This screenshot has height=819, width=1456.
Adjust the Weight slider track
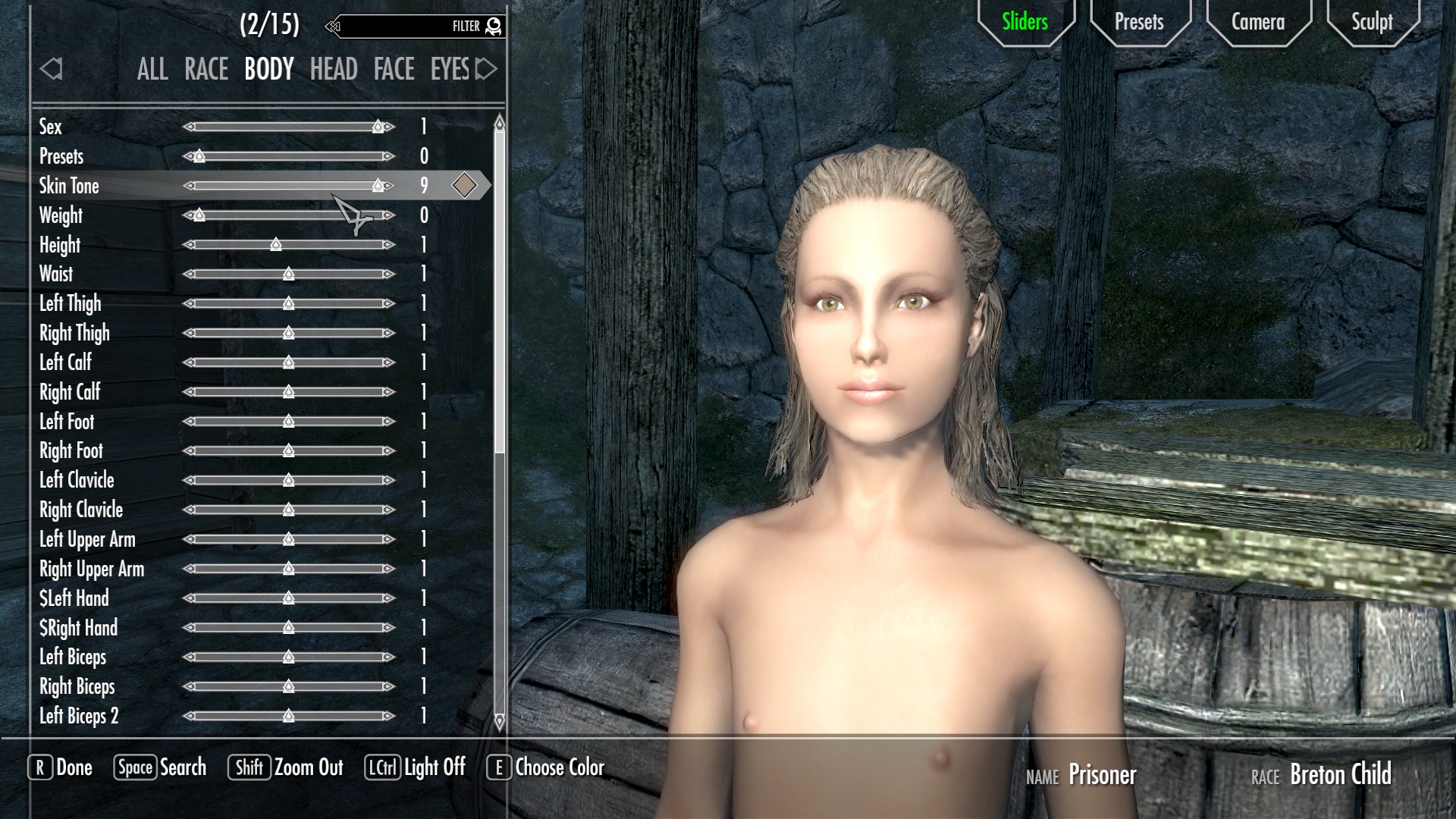point(289,216)
